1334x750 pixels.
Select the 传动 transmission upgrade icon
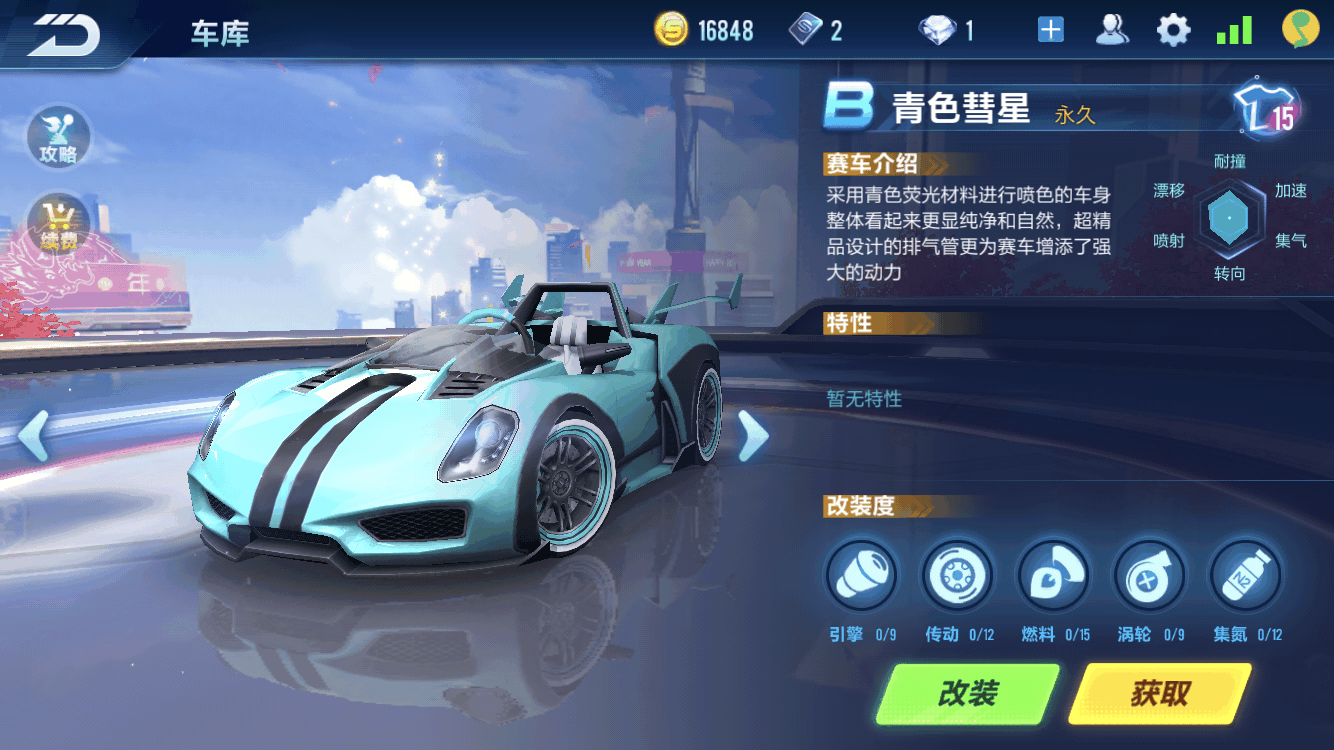coord(957,576)
